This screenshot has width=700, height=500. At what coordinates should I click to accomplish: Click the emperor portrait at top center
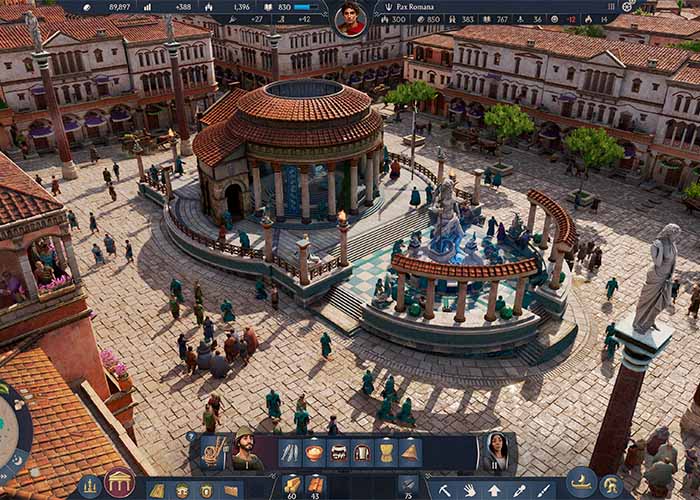coord(350,18)
